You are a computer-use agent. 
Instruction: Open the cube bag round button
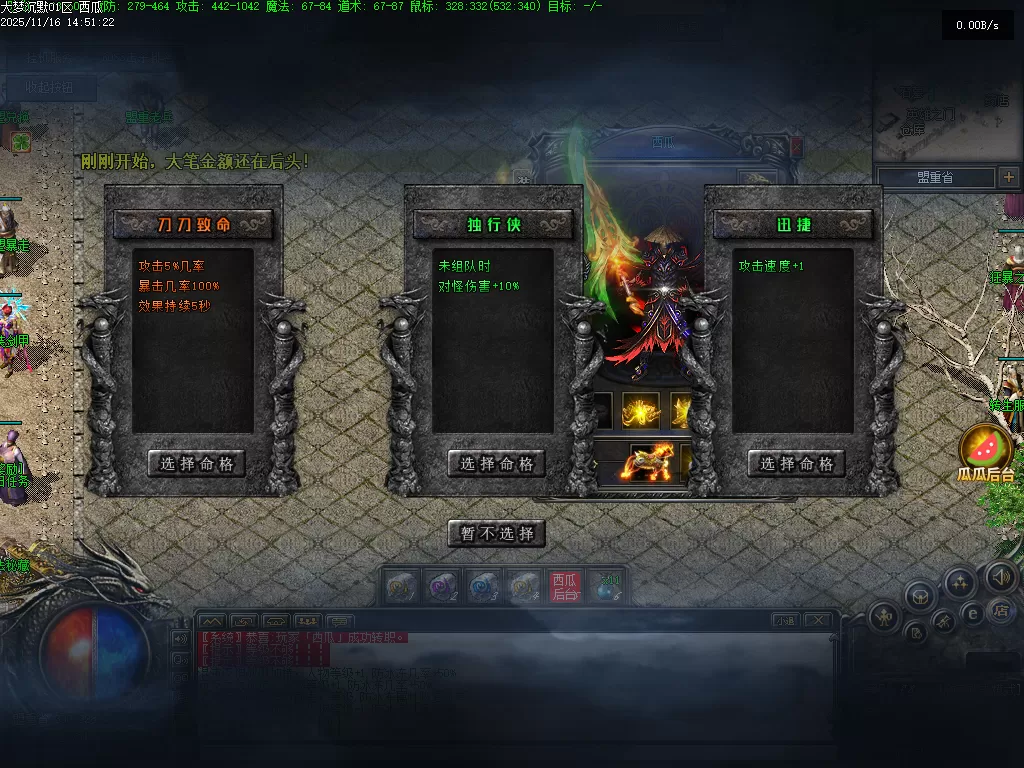920,597
